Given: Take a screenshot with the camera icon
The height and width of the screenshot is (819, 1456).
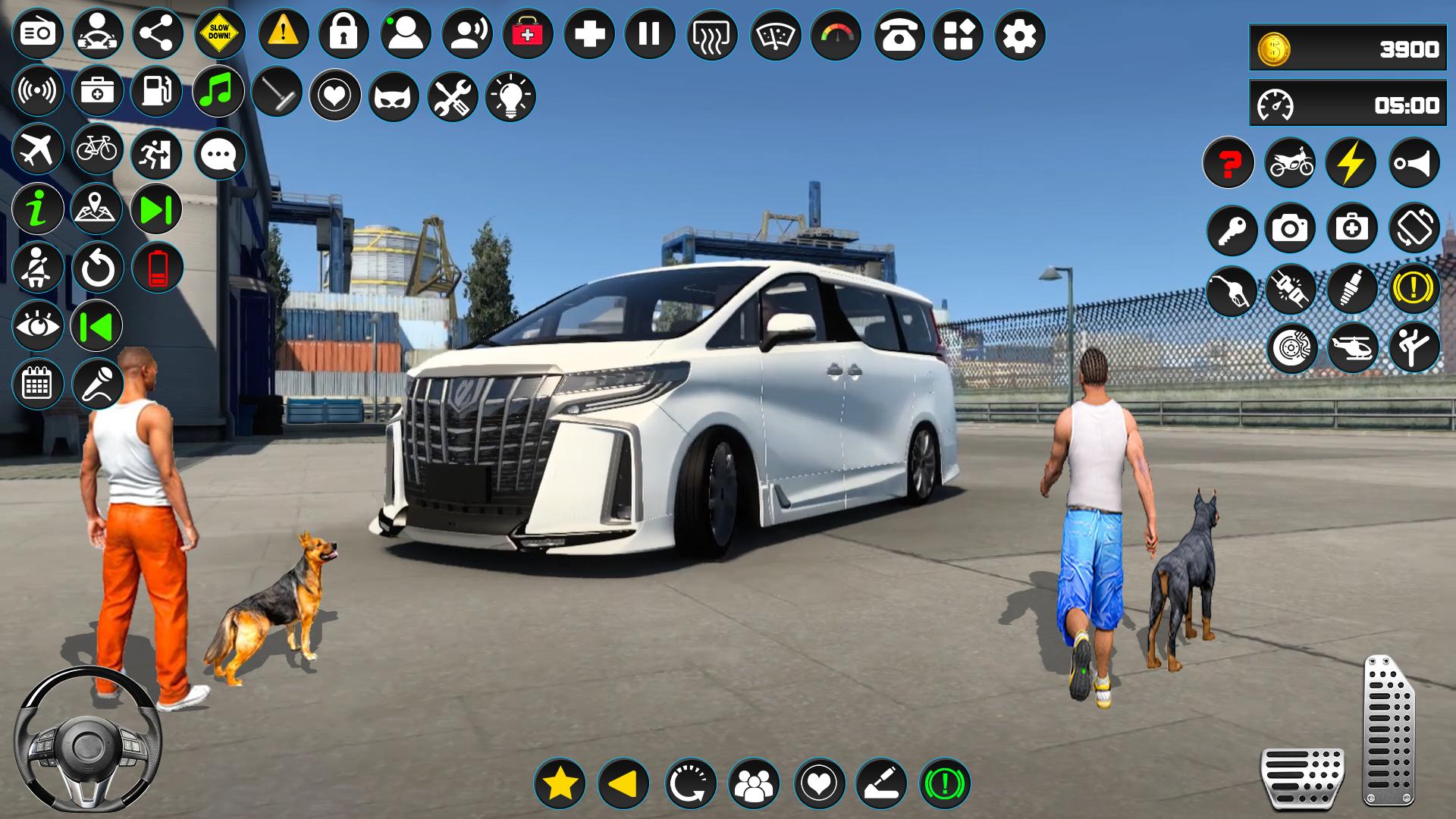Looking at the screenshot, I should pyautogui.click(x=1290, y=227).
